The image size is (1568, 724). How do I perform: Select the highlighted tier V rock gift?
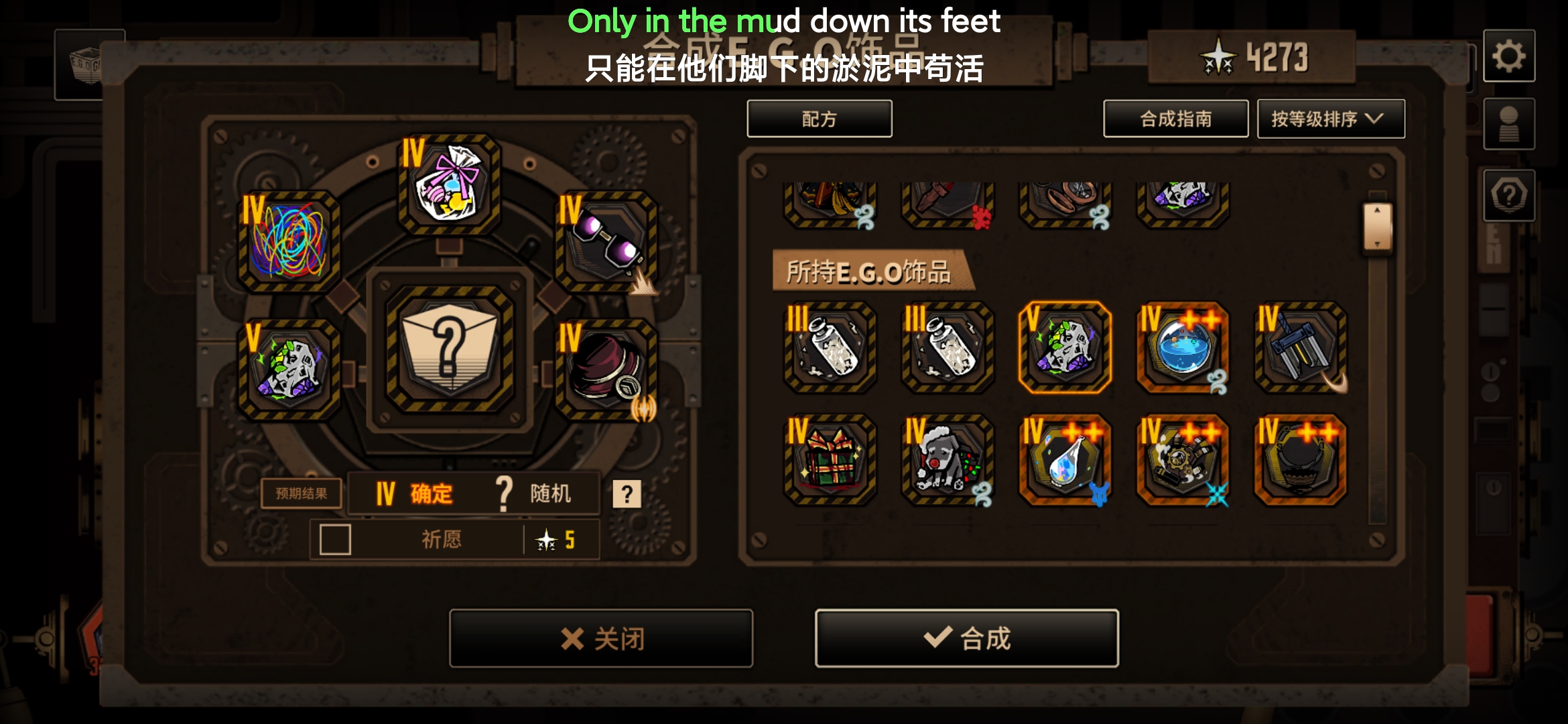[1064, 347]
